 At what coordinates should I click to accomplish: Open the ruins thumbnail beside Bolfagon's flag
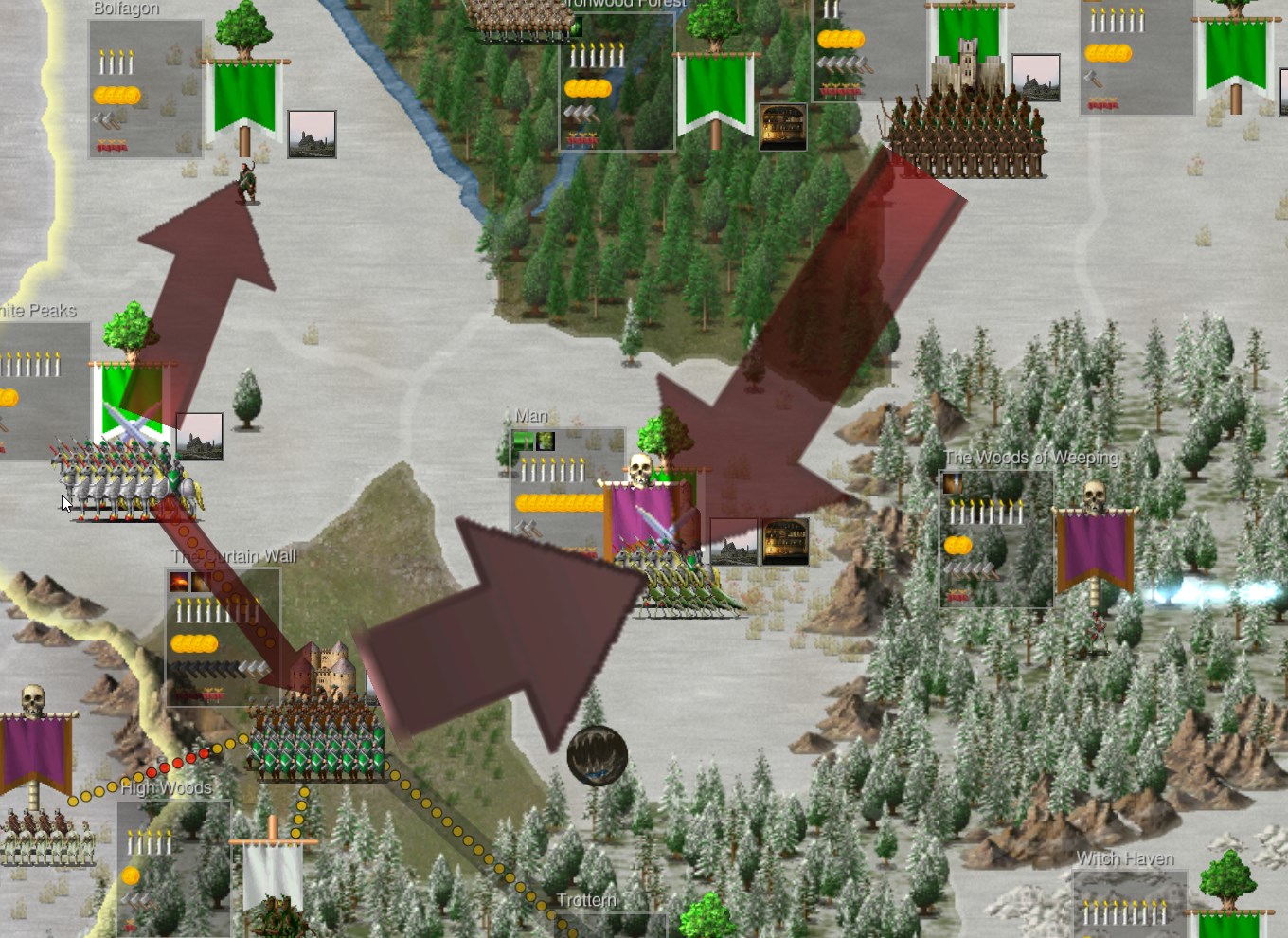[x=312, y=135]
